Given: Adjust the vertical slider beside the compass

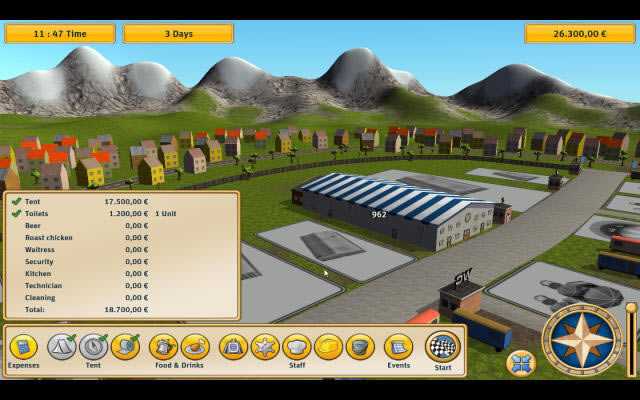Looking at the screenshot, I should 630,340.
